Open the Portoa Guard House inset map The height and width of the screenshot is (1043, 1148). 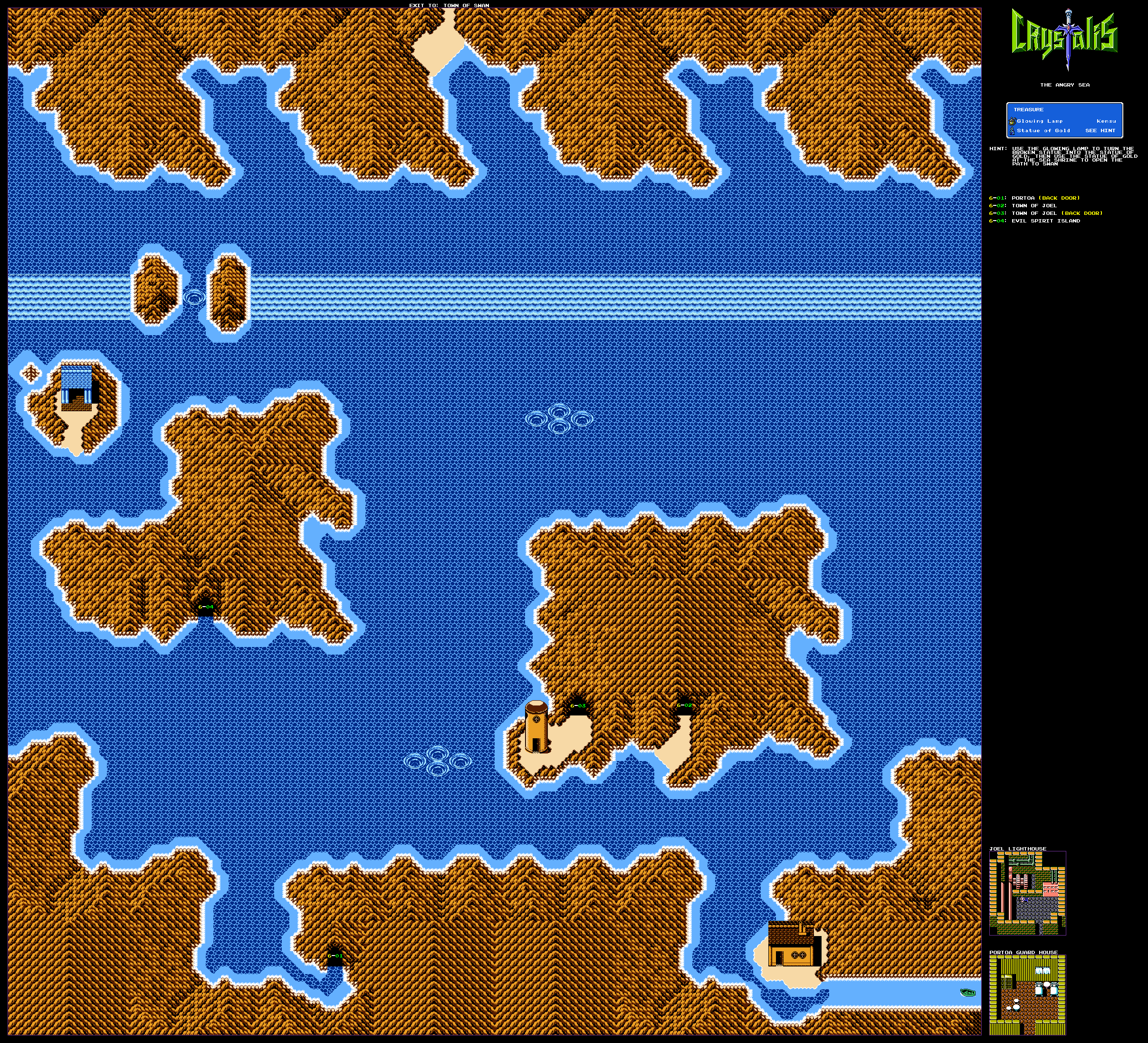pos(1027,995)
